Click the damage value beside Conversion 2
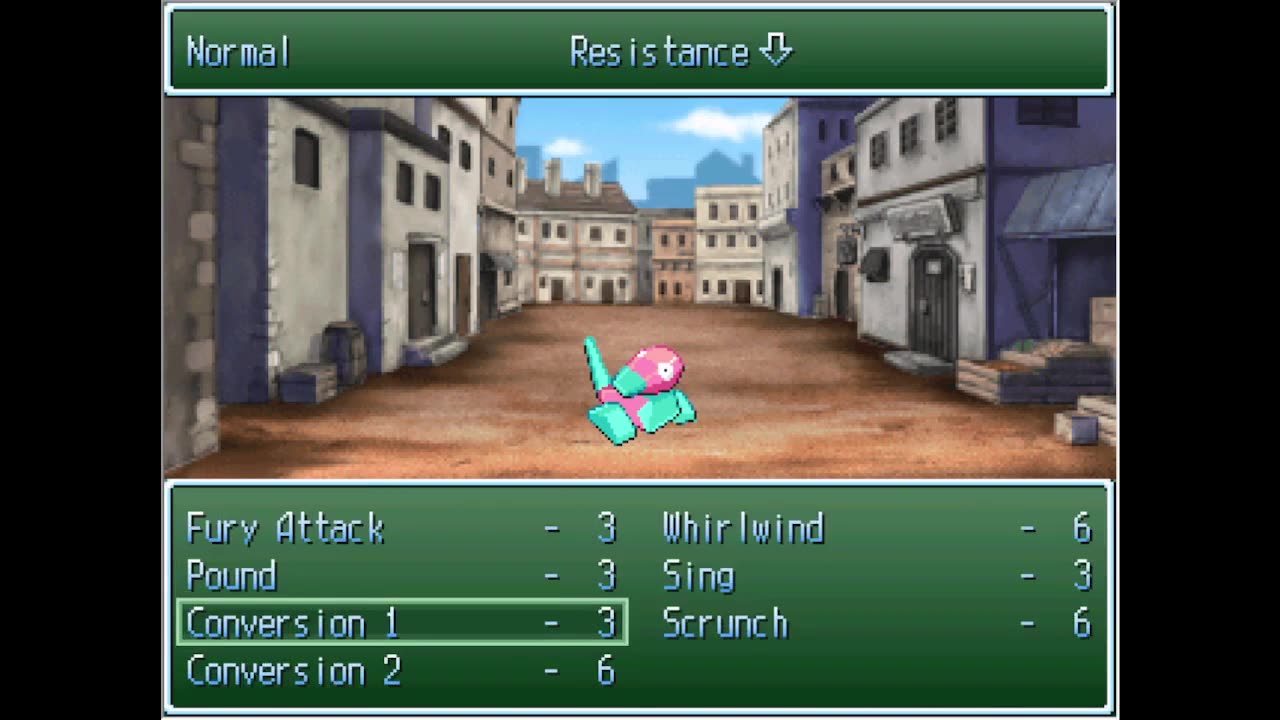Image resolution: width=1280 pixels, height=720 pixels. click(x=607, y=671)
